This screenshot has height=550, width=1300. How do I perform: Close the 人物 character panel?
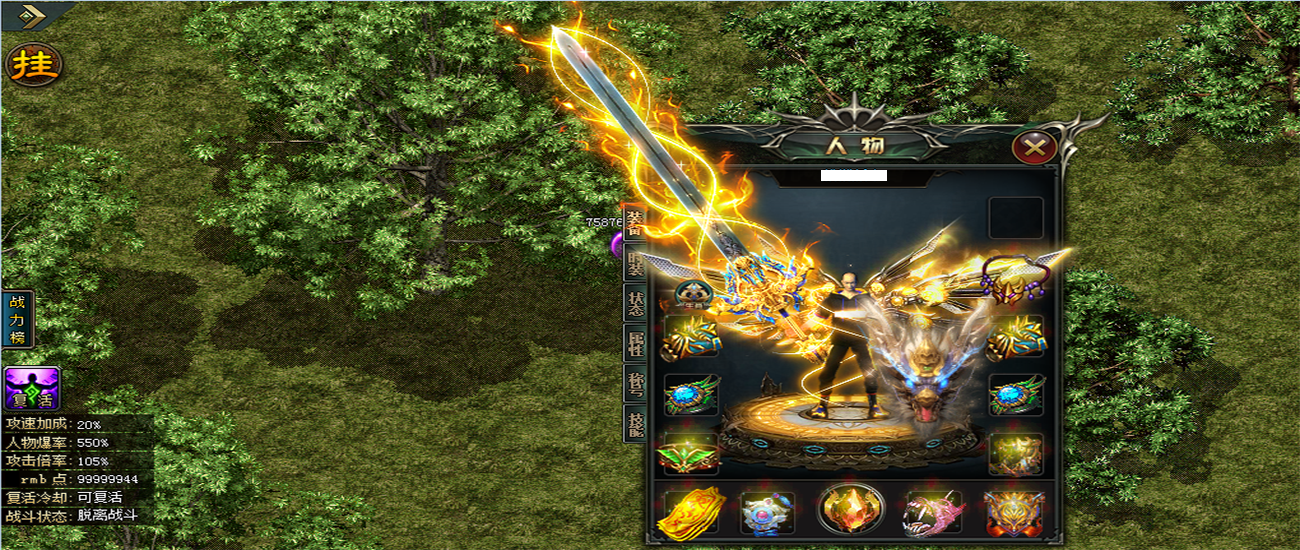click(1034, 149)
